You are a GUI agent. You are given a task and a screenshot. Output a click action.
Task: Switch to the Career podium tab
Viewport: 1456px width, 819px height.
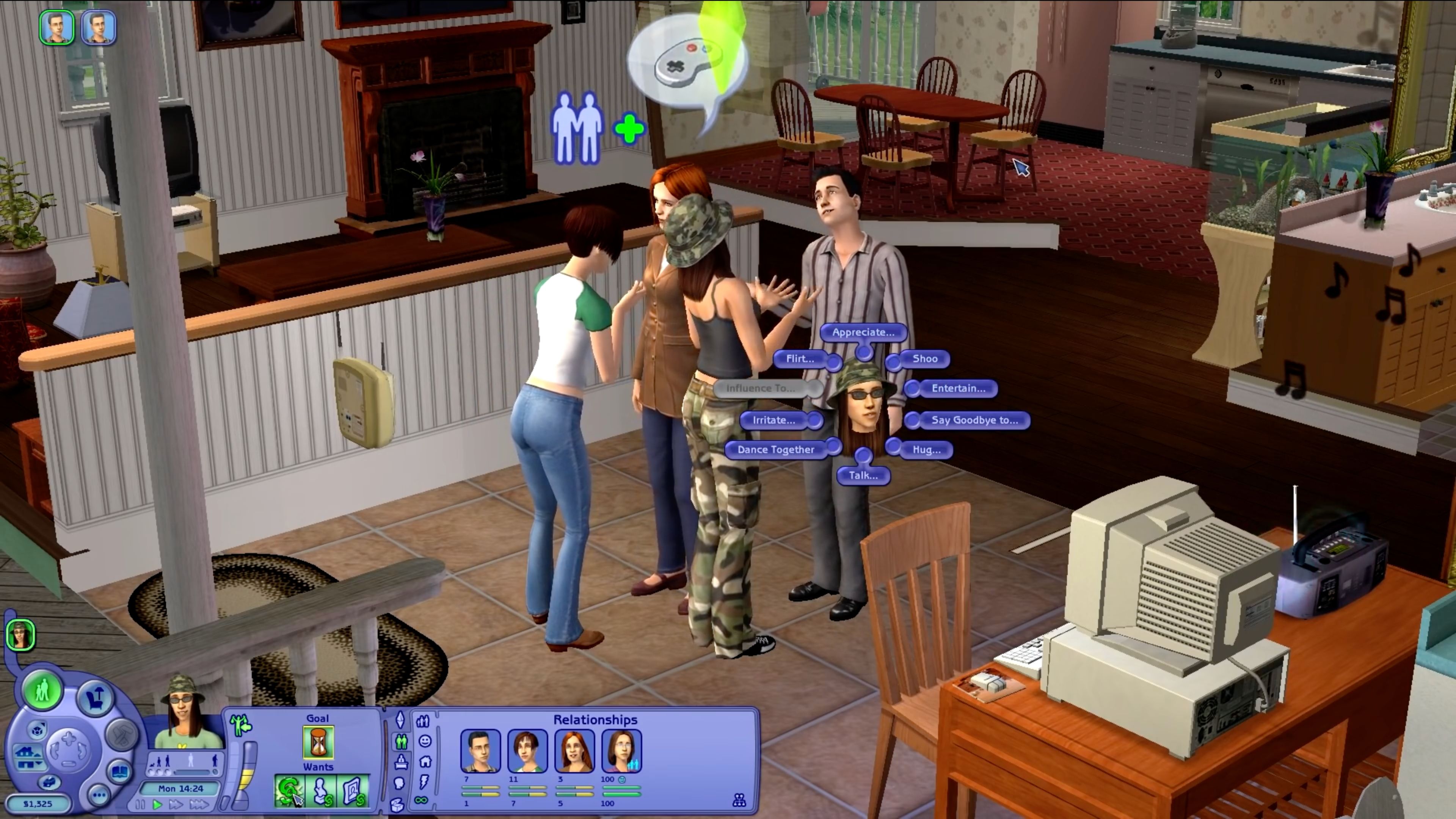tap(401, 763)
